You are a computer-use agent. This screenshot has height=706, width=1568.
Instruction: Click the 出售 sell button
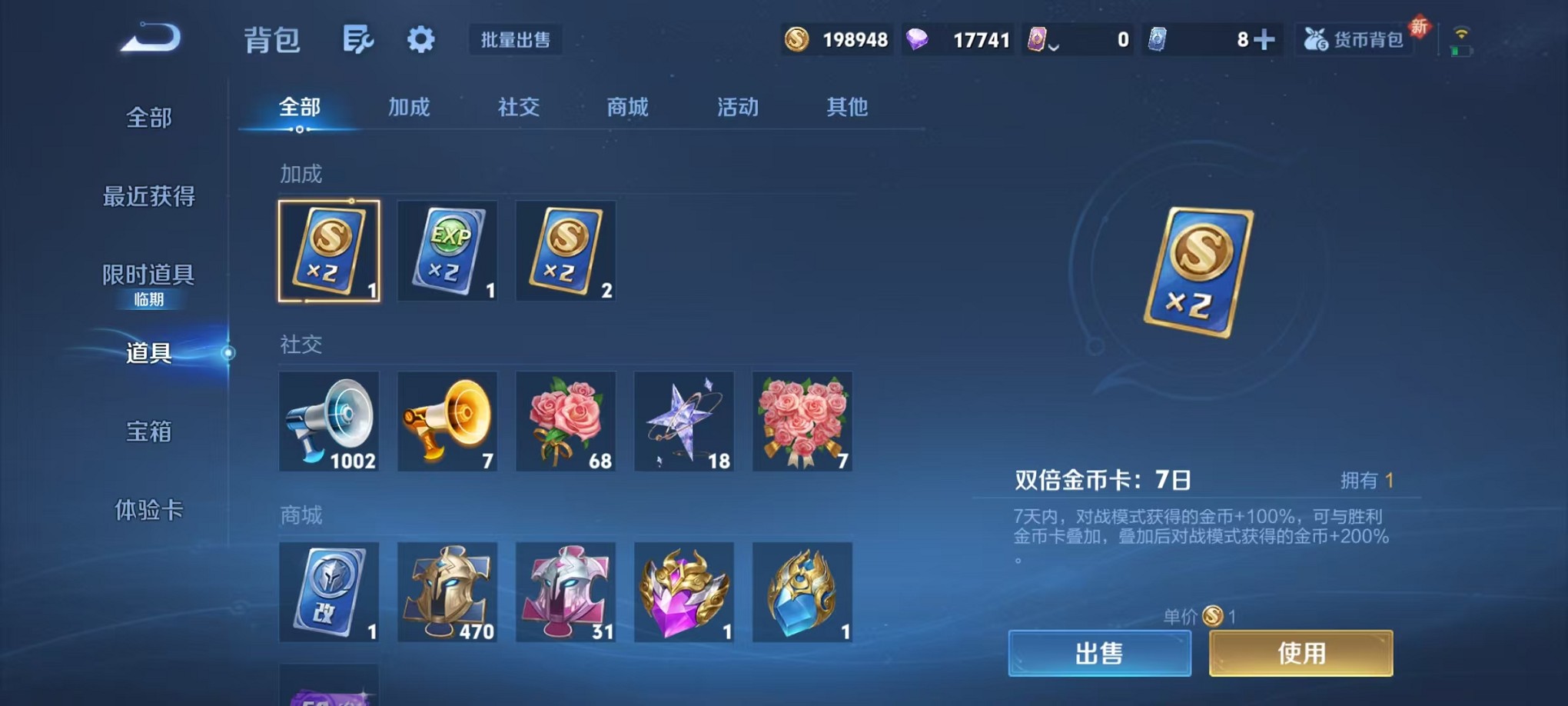click(1100, 652)
